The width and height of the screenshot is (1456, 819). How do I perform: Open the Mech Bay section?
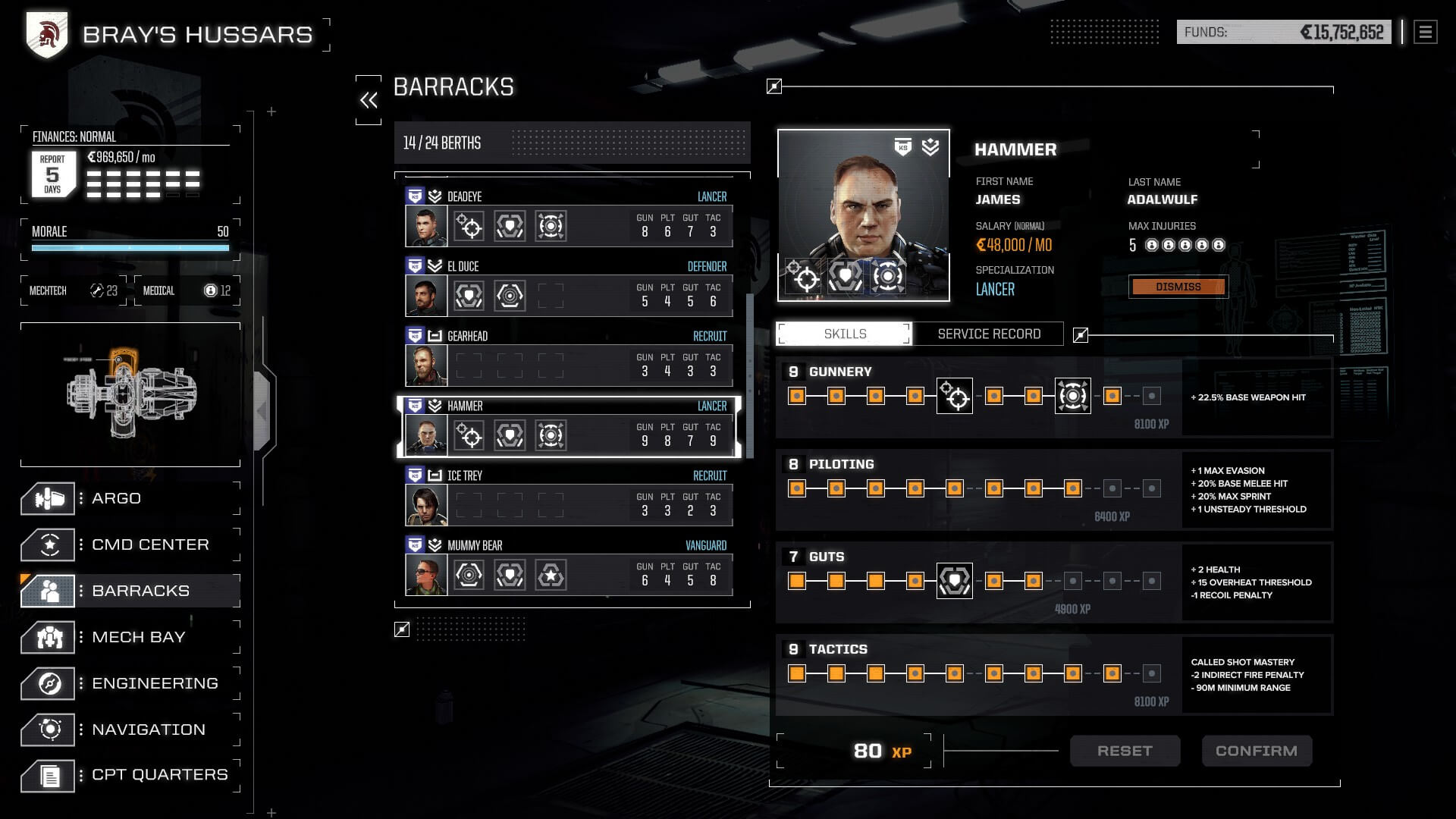[x=138, y=638]
